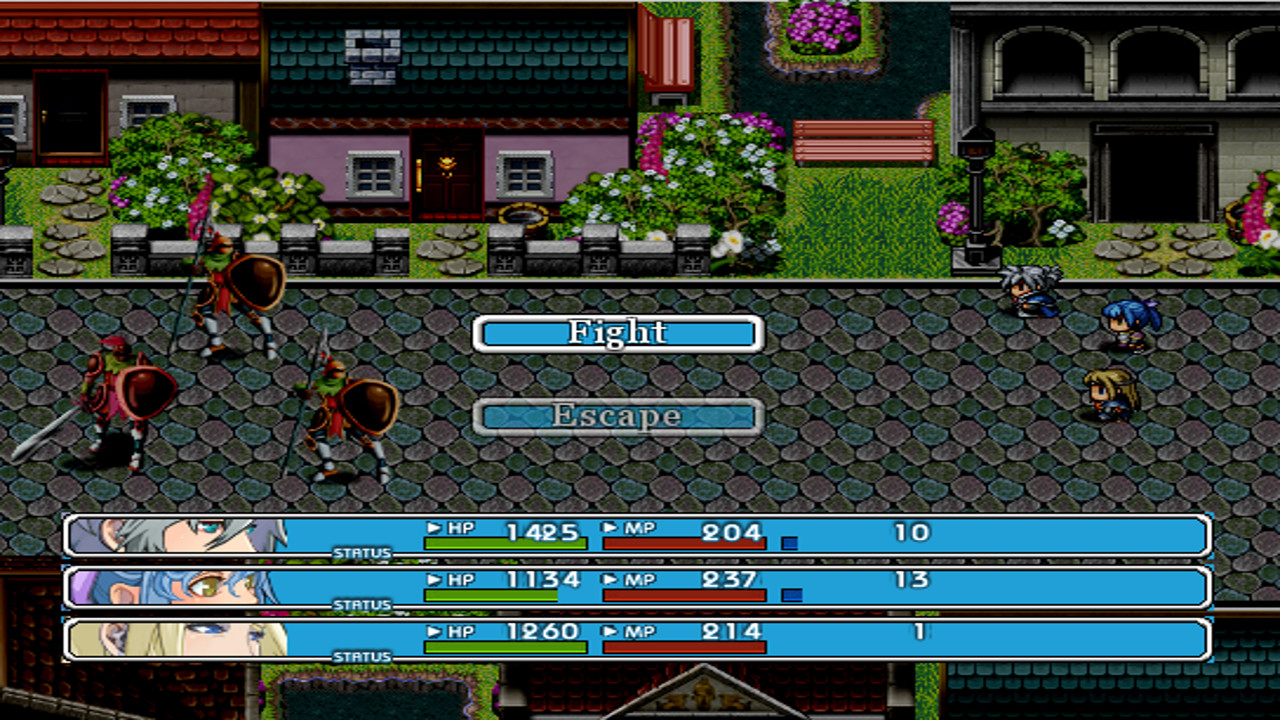Toggle the blue state square on the hero's bar

(792, 541)
